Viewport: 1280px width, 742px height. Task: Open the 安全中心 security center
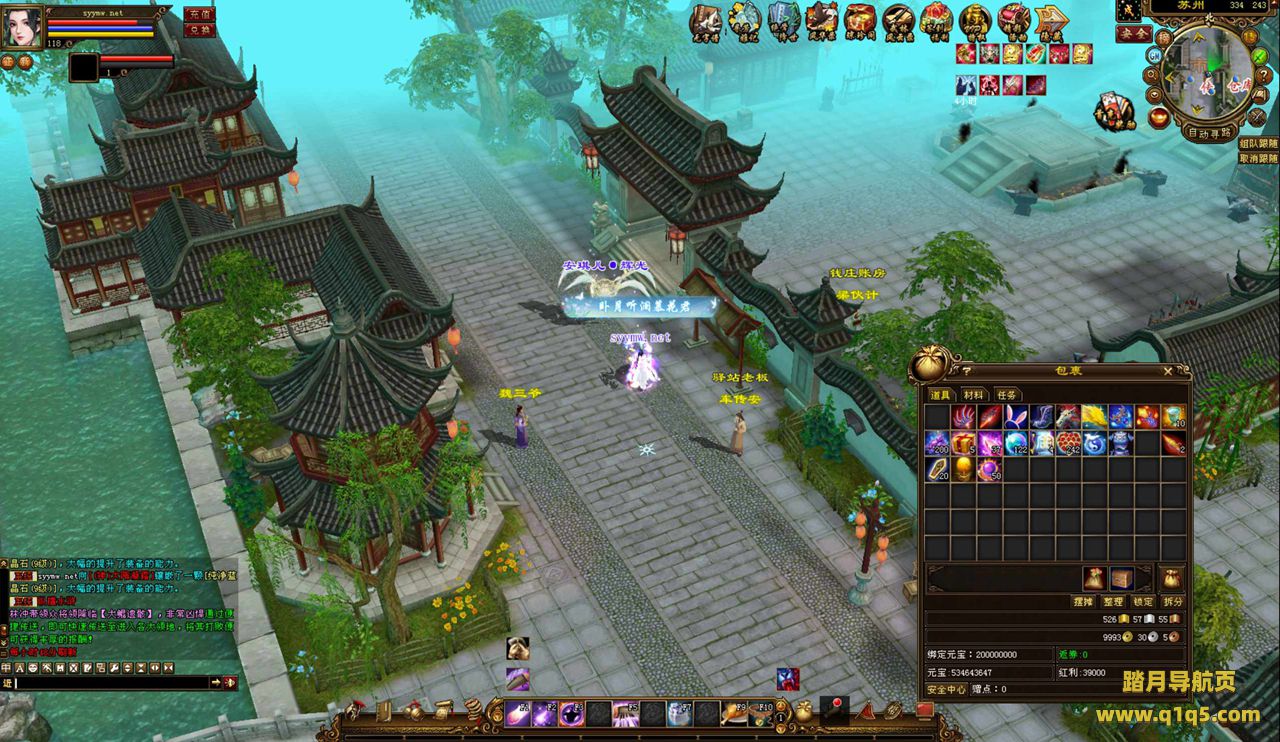(946, 689)
